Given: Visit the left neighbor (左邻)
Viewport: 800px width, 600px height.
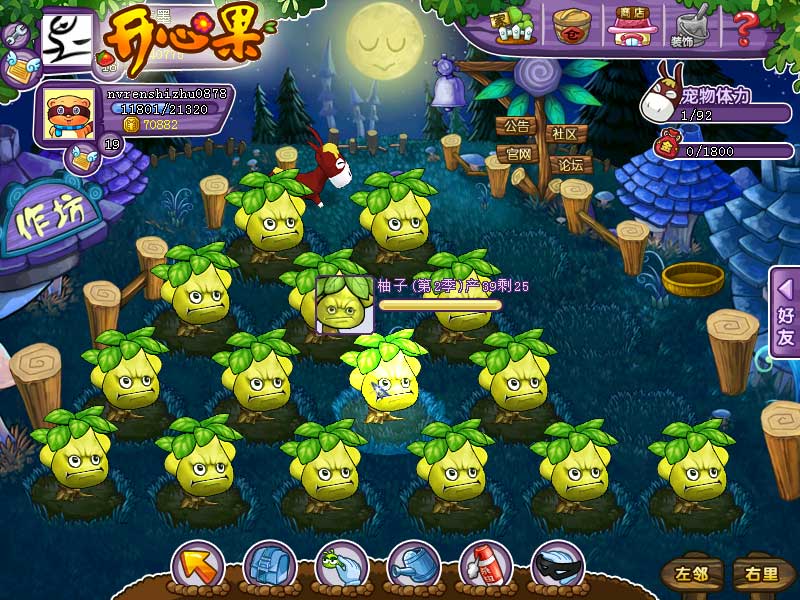Looking at the screenshot, I should click(691, 574).
